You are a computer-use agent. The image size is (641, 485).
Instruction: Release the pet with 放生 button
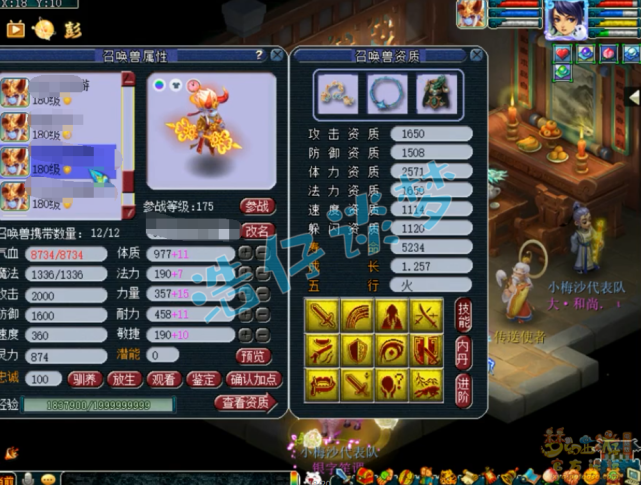coord(123,380)
